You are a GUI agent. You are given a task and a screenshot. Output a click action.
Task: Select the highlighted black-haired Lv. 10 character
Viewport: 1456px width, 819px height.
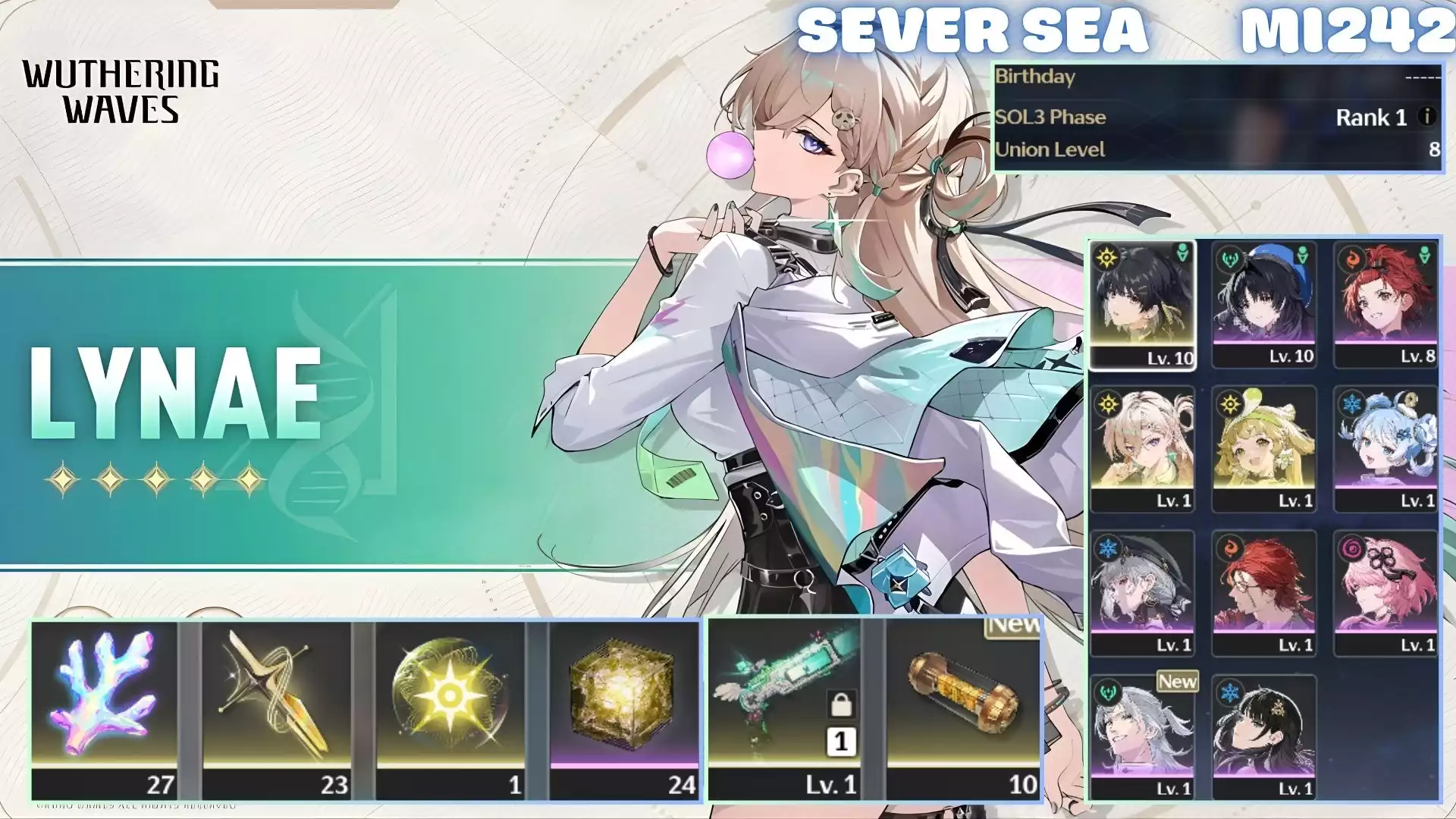[1142, 305]
